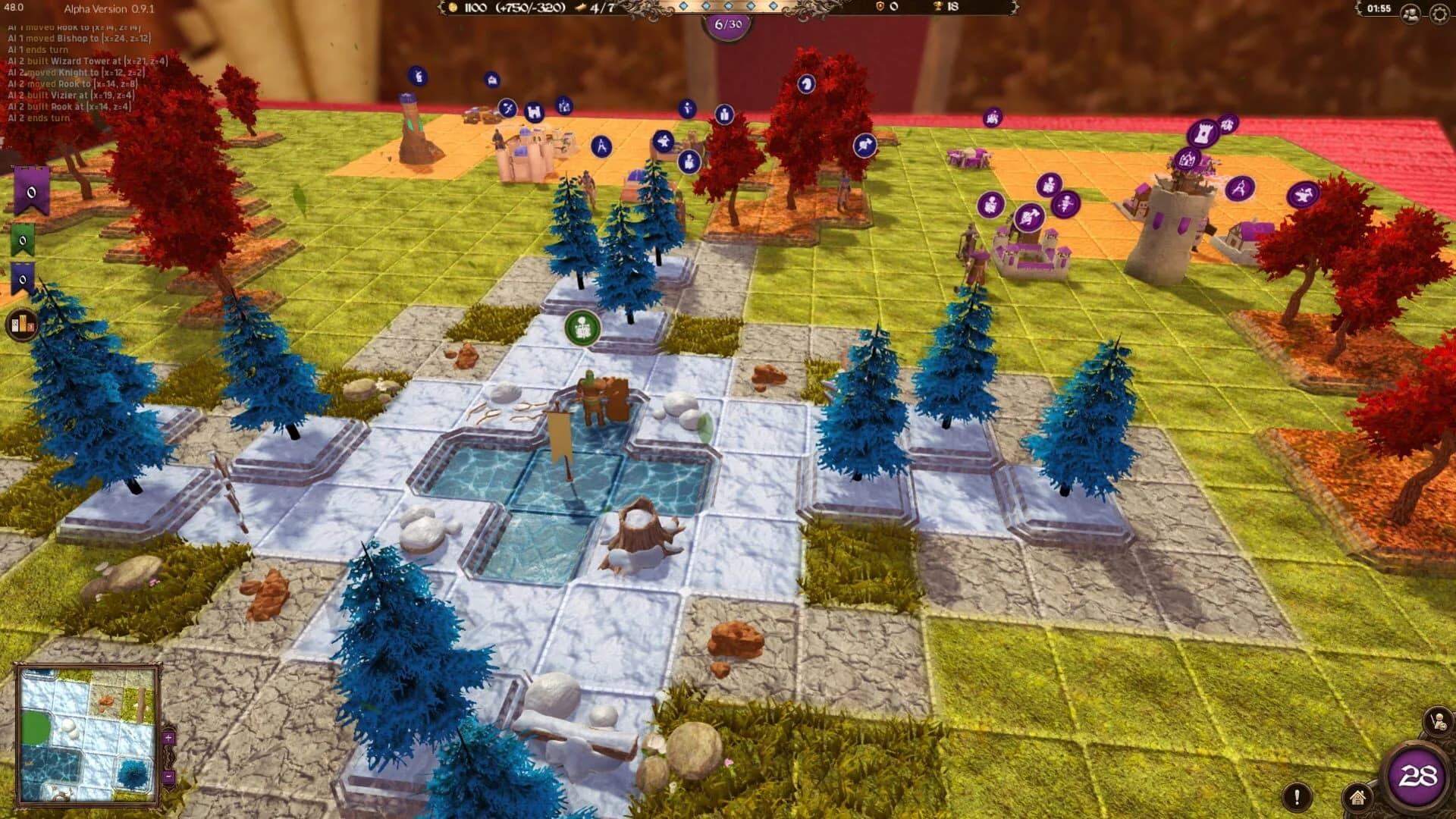Image resolution: width=1456 pixels, height=819 pixels.
Task: Zoom in using the minimap plus control
Action: [x=168, y=737]
